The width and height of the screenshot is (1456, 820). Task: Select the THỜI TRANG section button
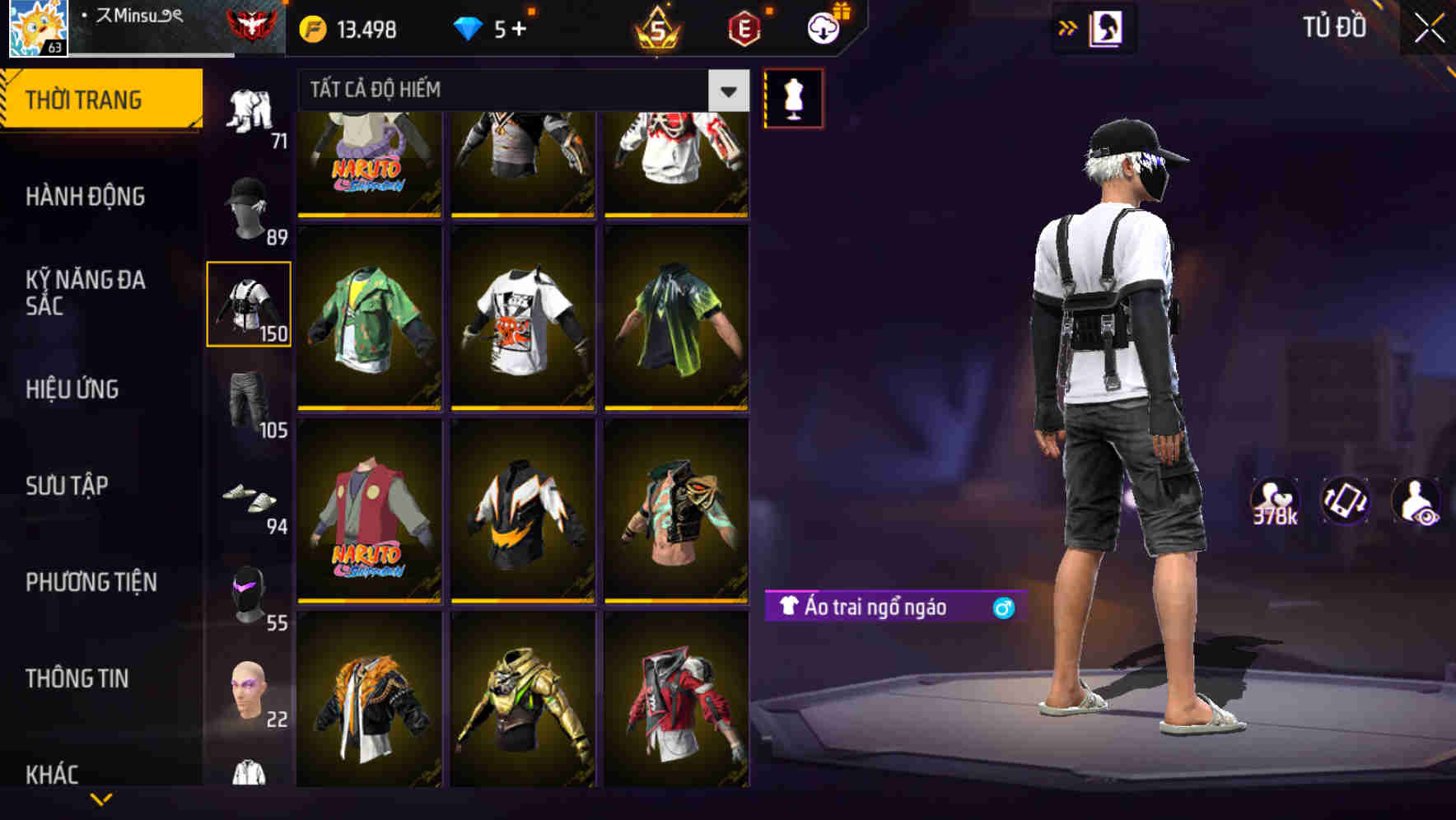(x=91, y=99)
